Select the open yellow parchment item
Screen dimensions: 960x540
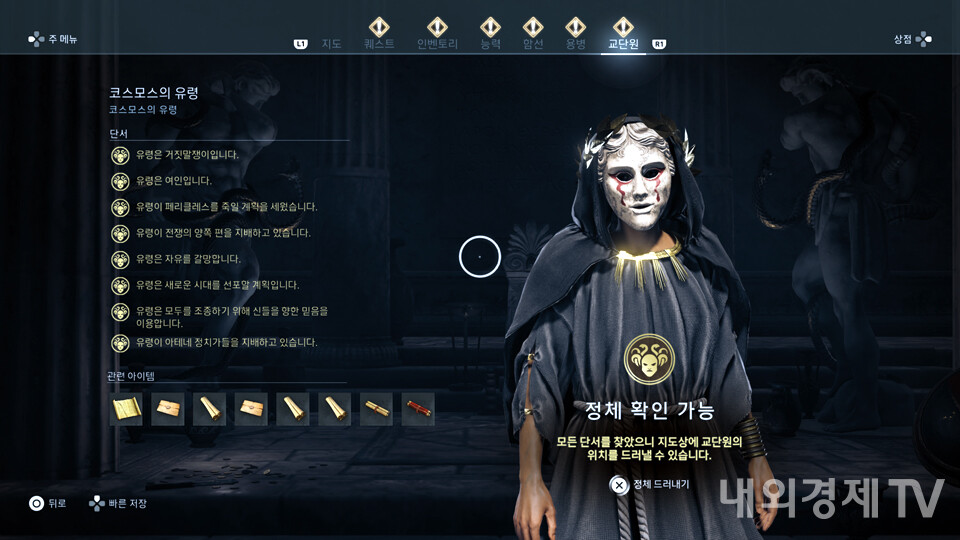pos(126,409)
